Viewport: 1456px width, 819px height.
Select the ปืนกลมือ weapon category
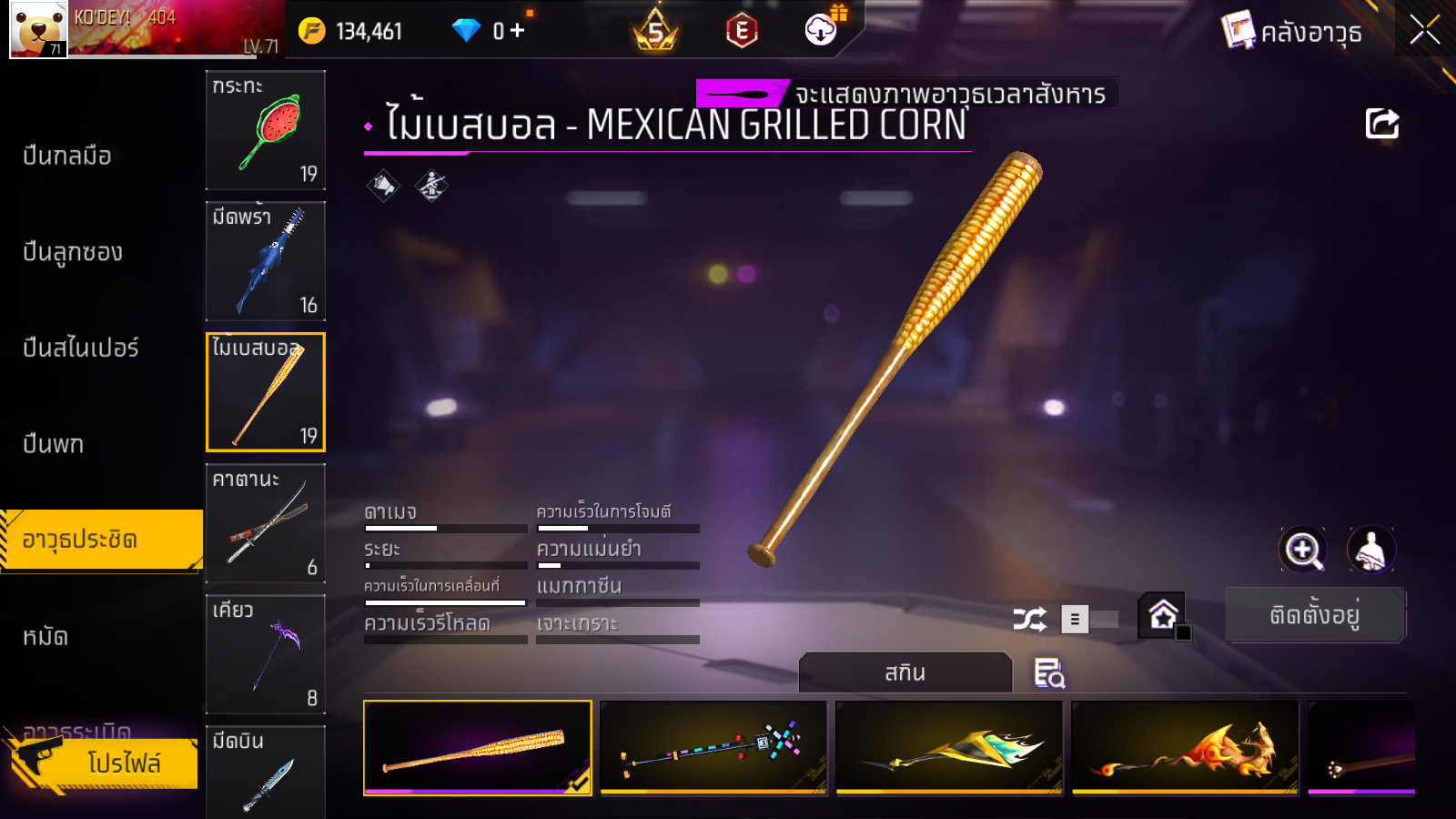coord(67,156)
